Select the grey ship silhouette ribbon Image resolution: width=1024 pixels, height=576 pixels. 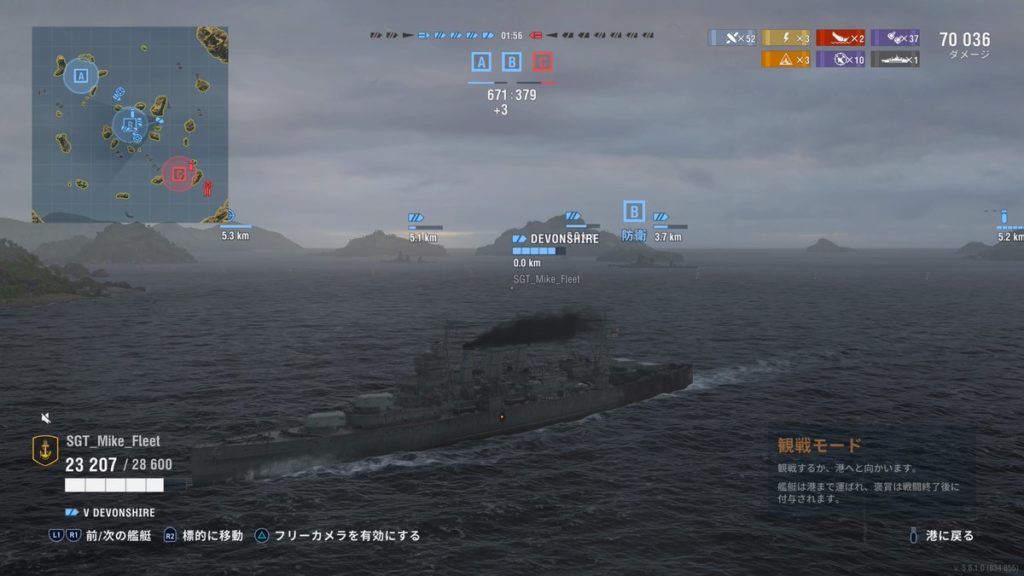(x=895, y=59)
